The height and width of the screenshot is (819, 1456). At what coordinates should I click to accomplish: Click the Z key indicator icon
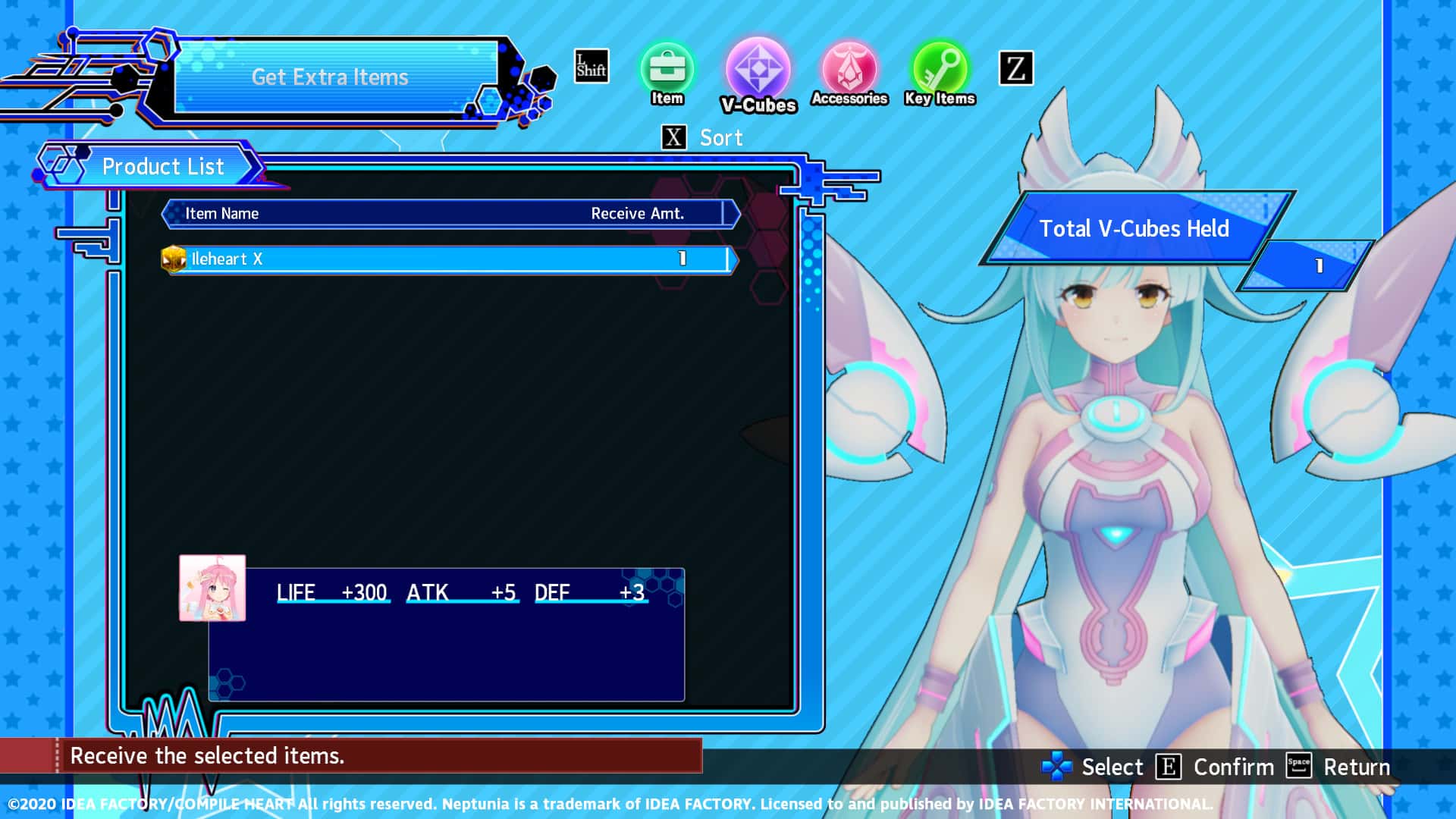click(1018, 68)
